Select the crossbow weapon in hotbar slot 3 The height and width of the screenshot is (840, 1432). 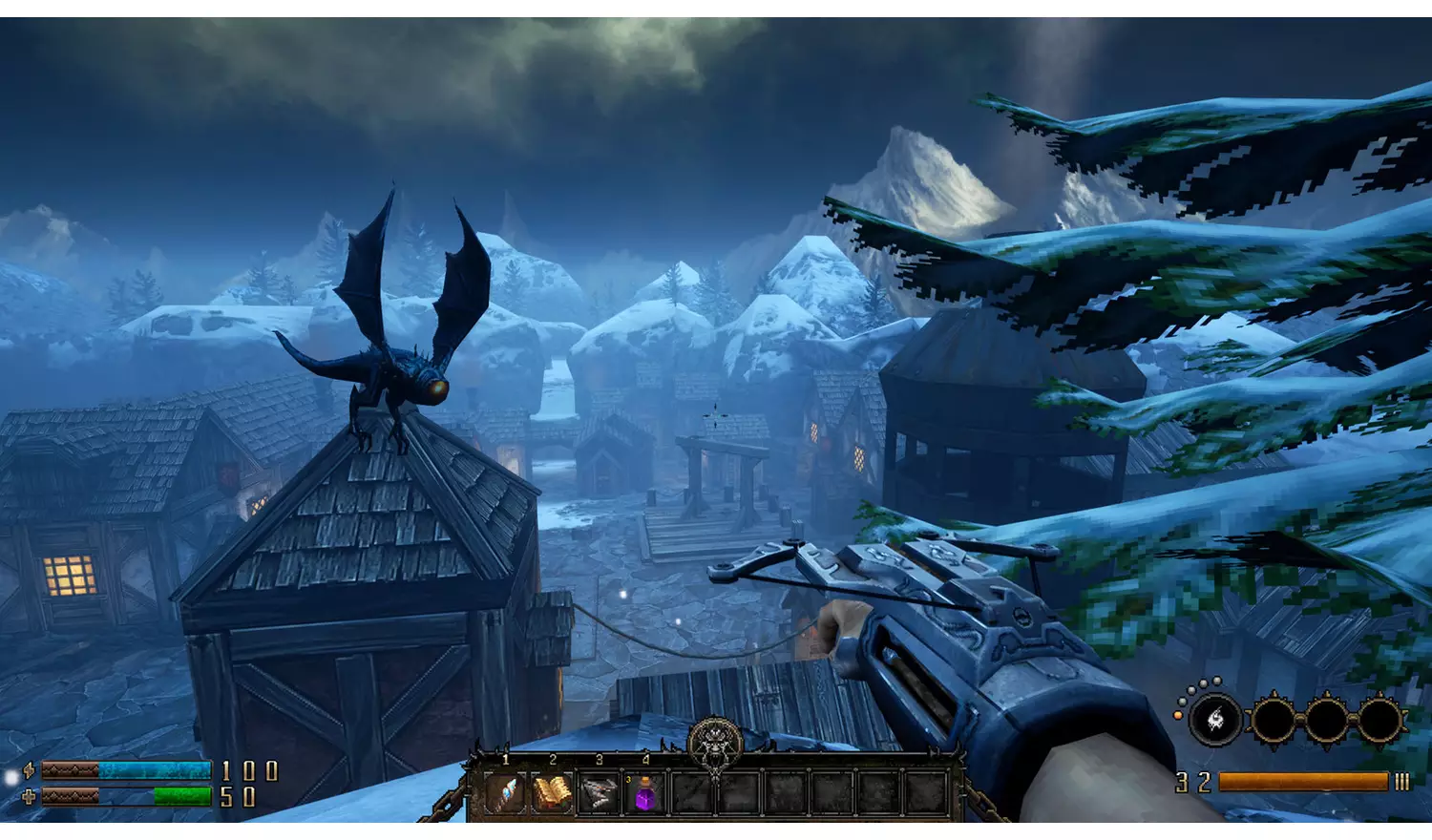coord(598,790)
